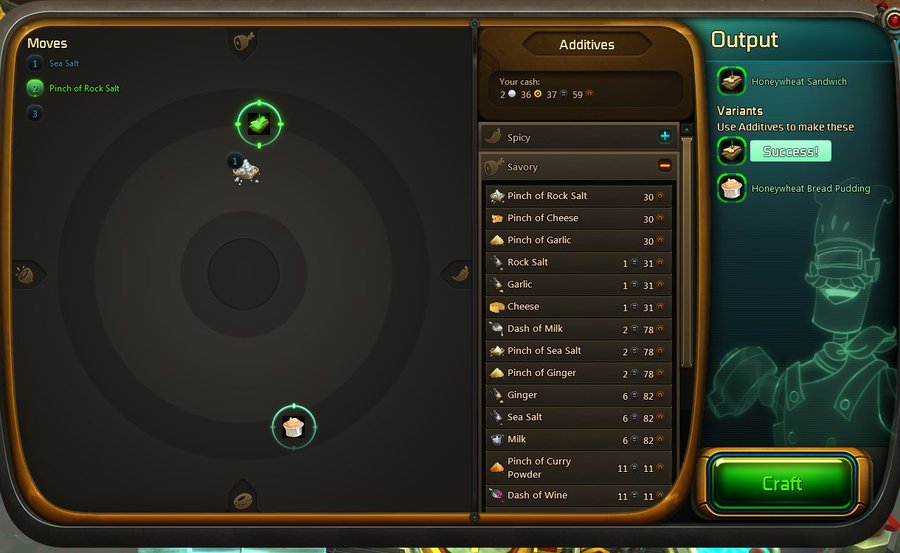Select the Milk additive row
This screenshot has height=553, width=900.
point(577,439)
